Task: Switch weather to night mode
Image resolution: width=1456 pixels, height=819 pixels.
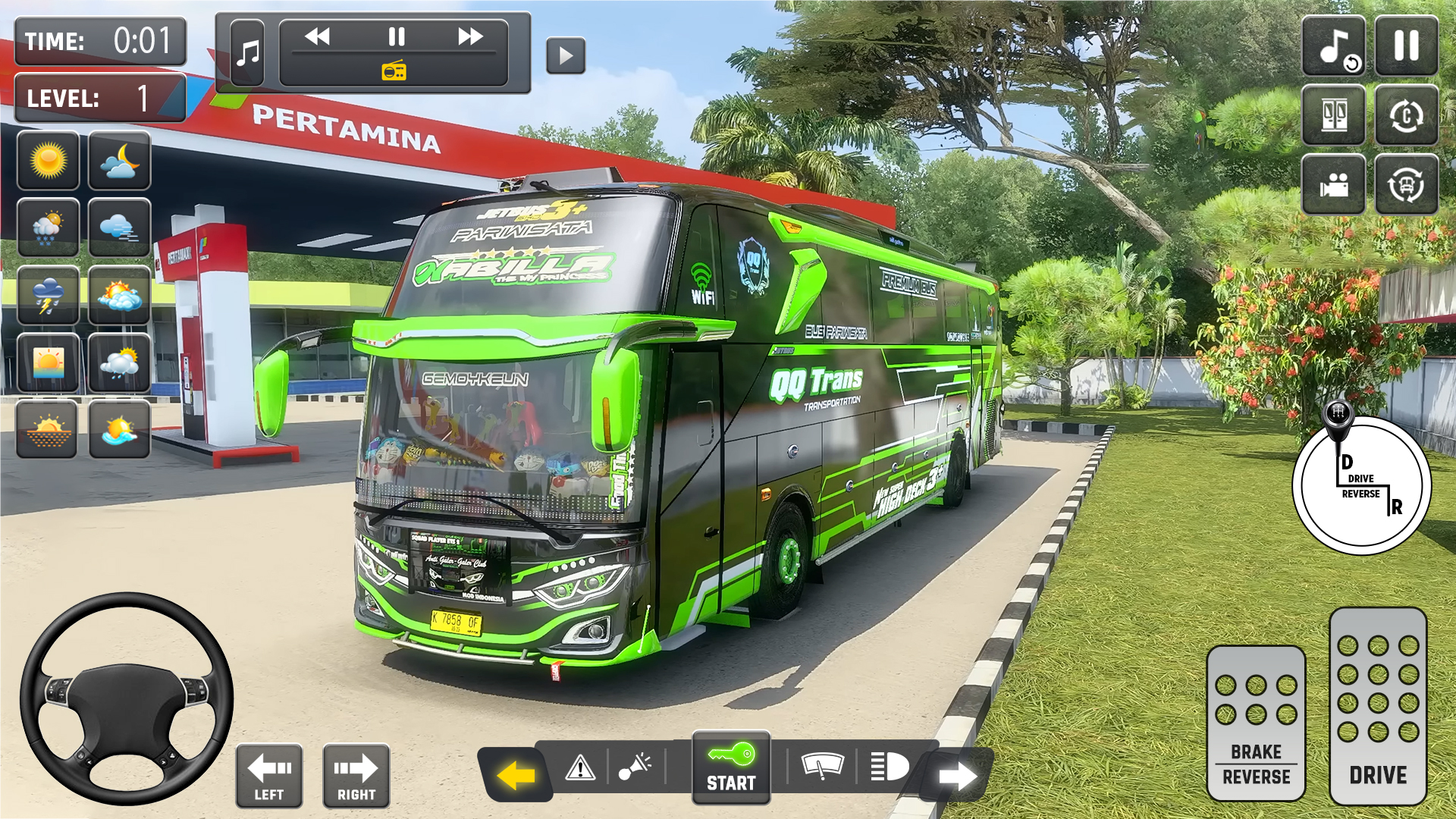Action: click(118, 161)
